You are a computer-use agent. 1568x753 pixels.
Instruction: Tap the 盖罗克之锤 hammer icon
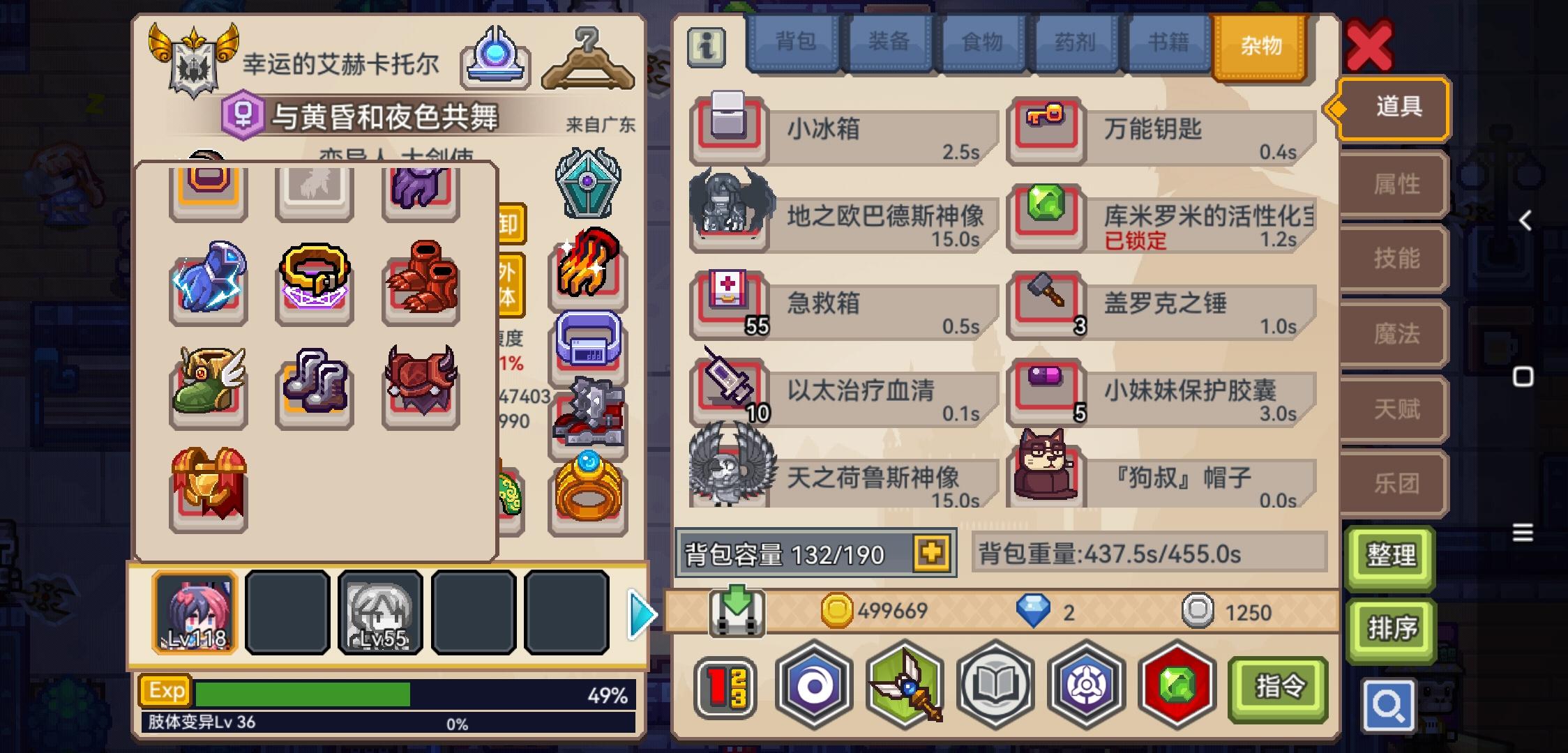1044,305
